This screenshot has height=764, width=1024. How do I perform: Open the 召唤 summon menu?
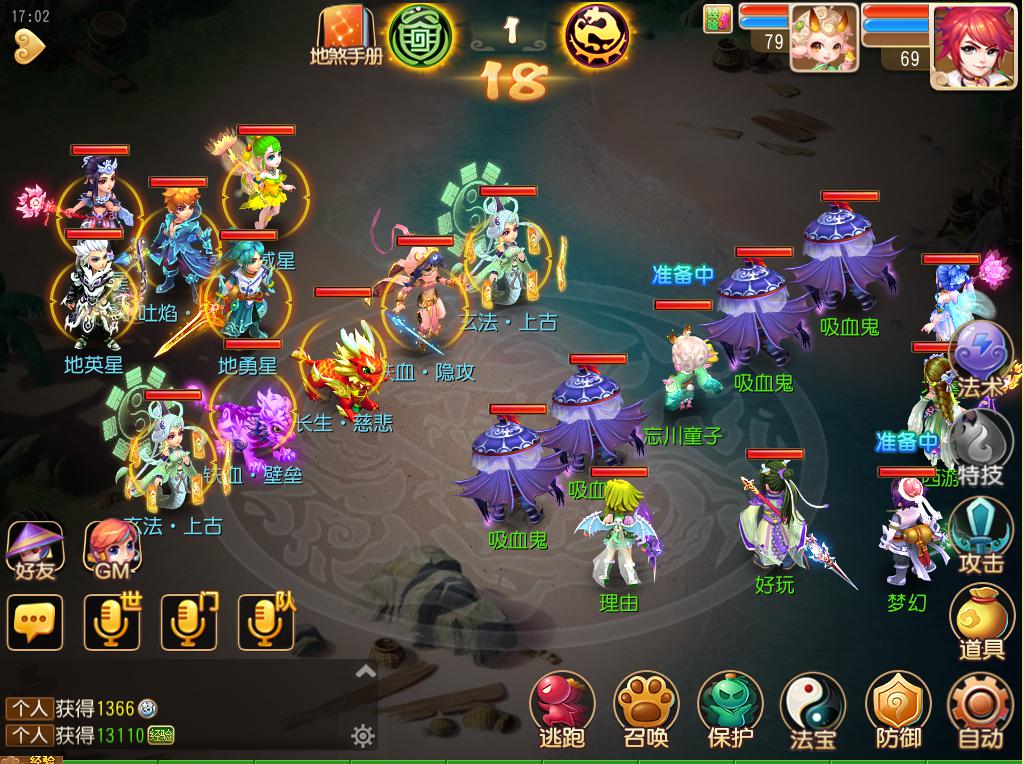pyautogui.click(x=645, y=708)
